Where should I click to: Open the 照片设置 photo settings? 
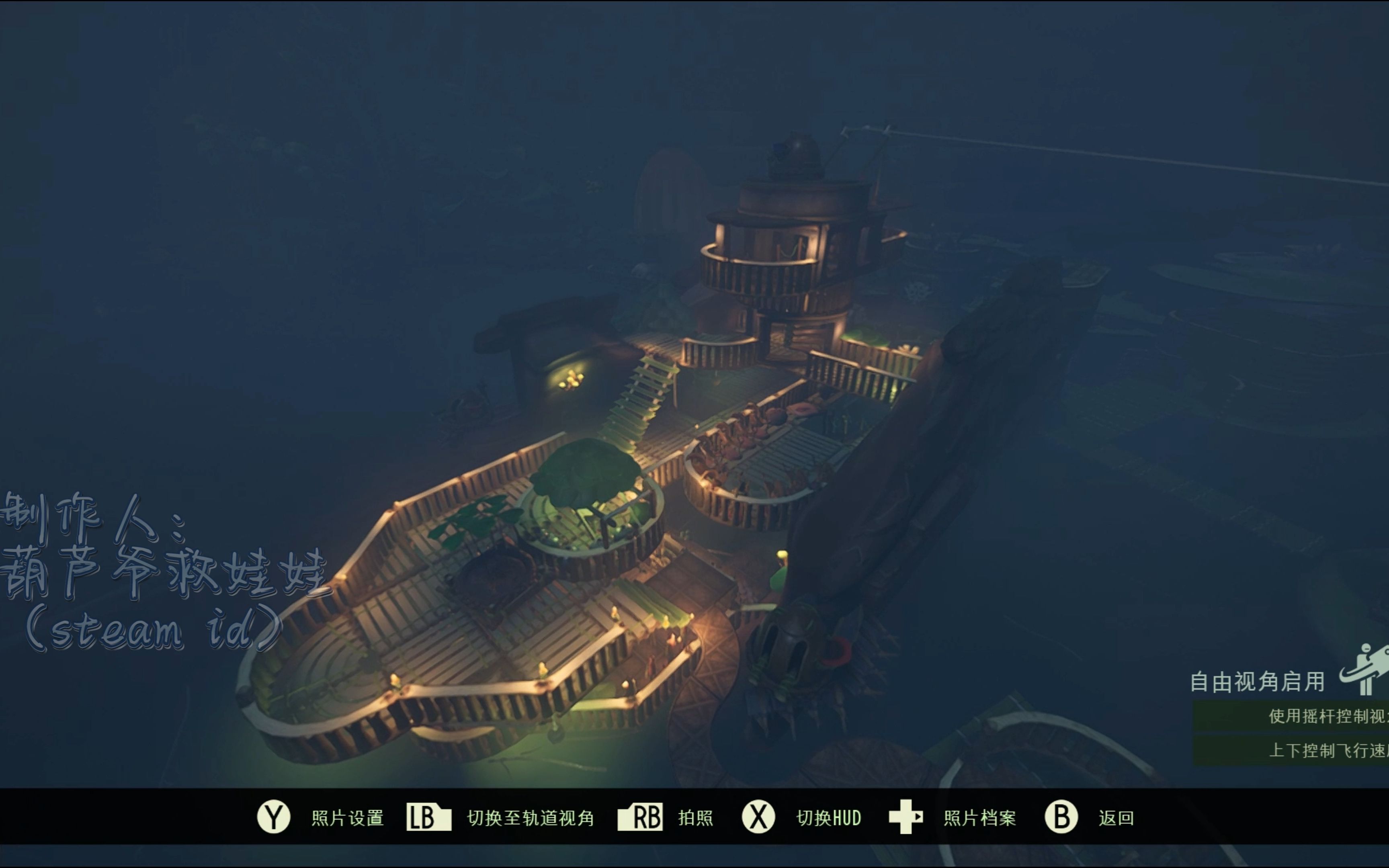coord(346,817)
